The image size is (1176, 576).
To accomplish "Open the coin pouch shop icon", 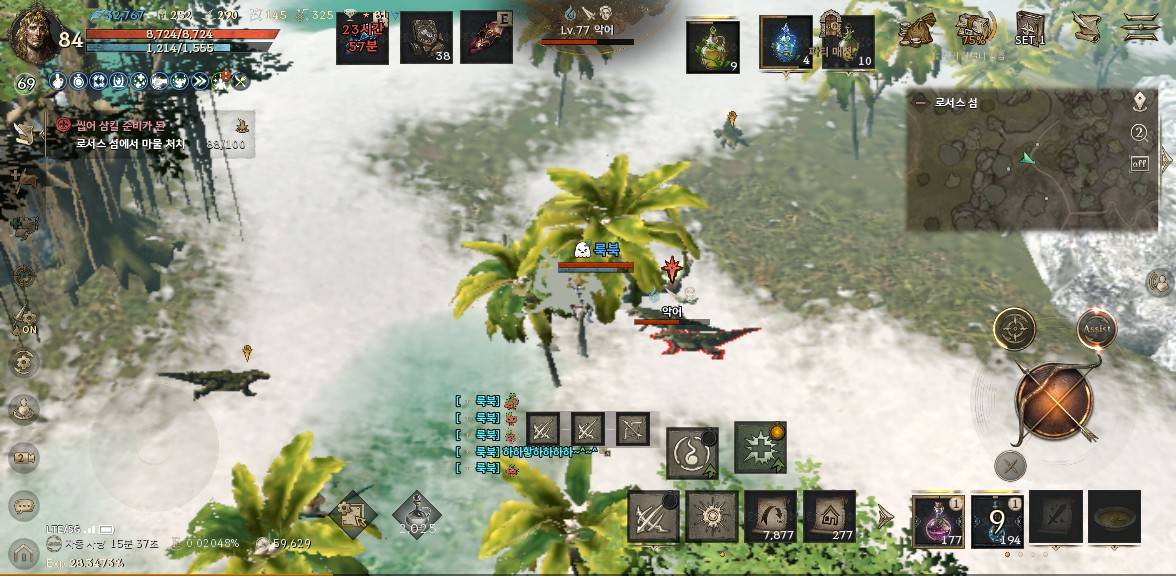I will [x=916, y=30].
